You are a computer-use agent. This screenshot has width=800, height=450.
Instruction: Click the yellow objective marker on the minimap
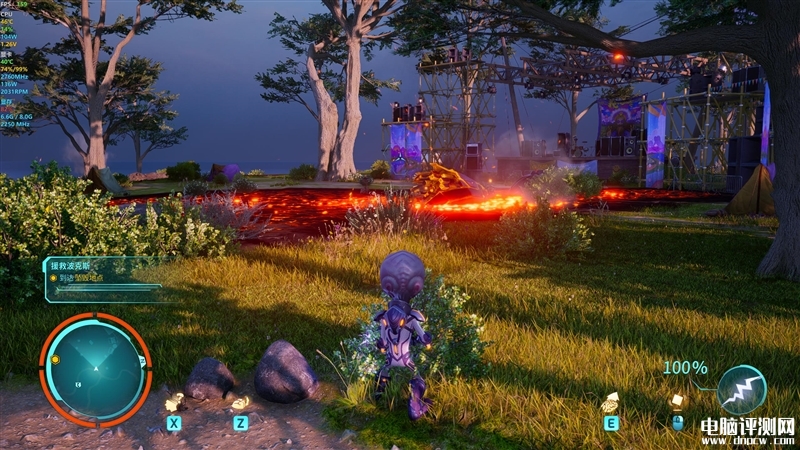click(x=56, y=359)
